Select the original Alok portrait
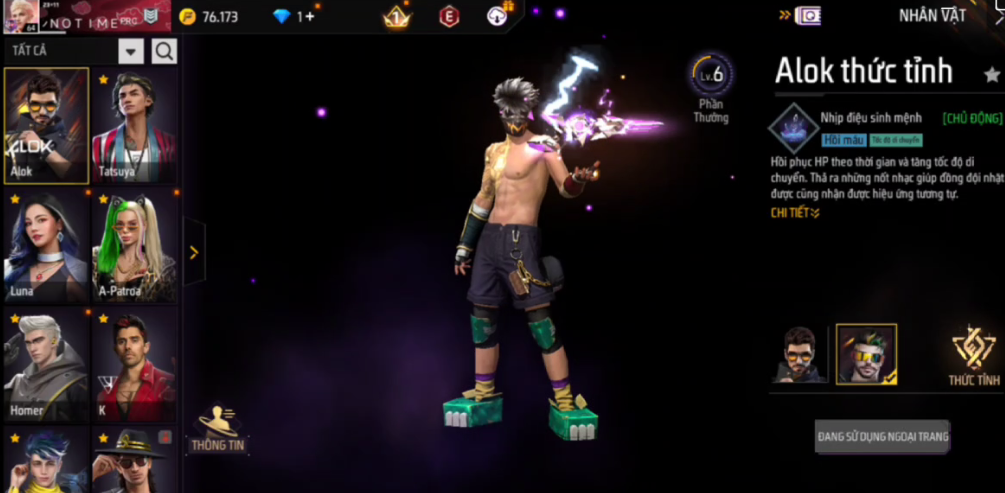The width and height of the screenshot is (1005, 493). pos(799,354)
